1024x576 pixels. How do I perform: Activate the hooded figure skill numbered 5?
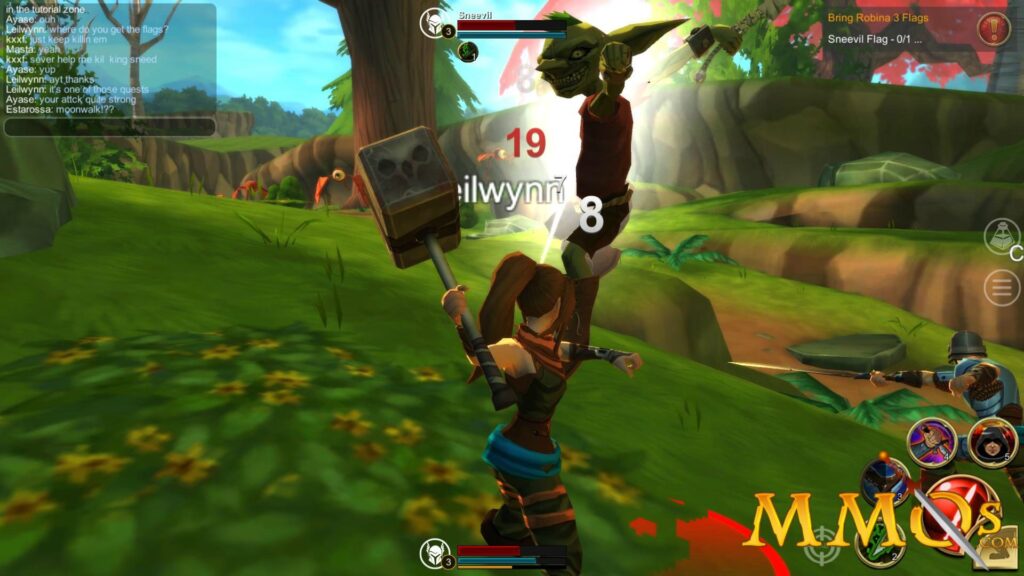tap(992, 442)
